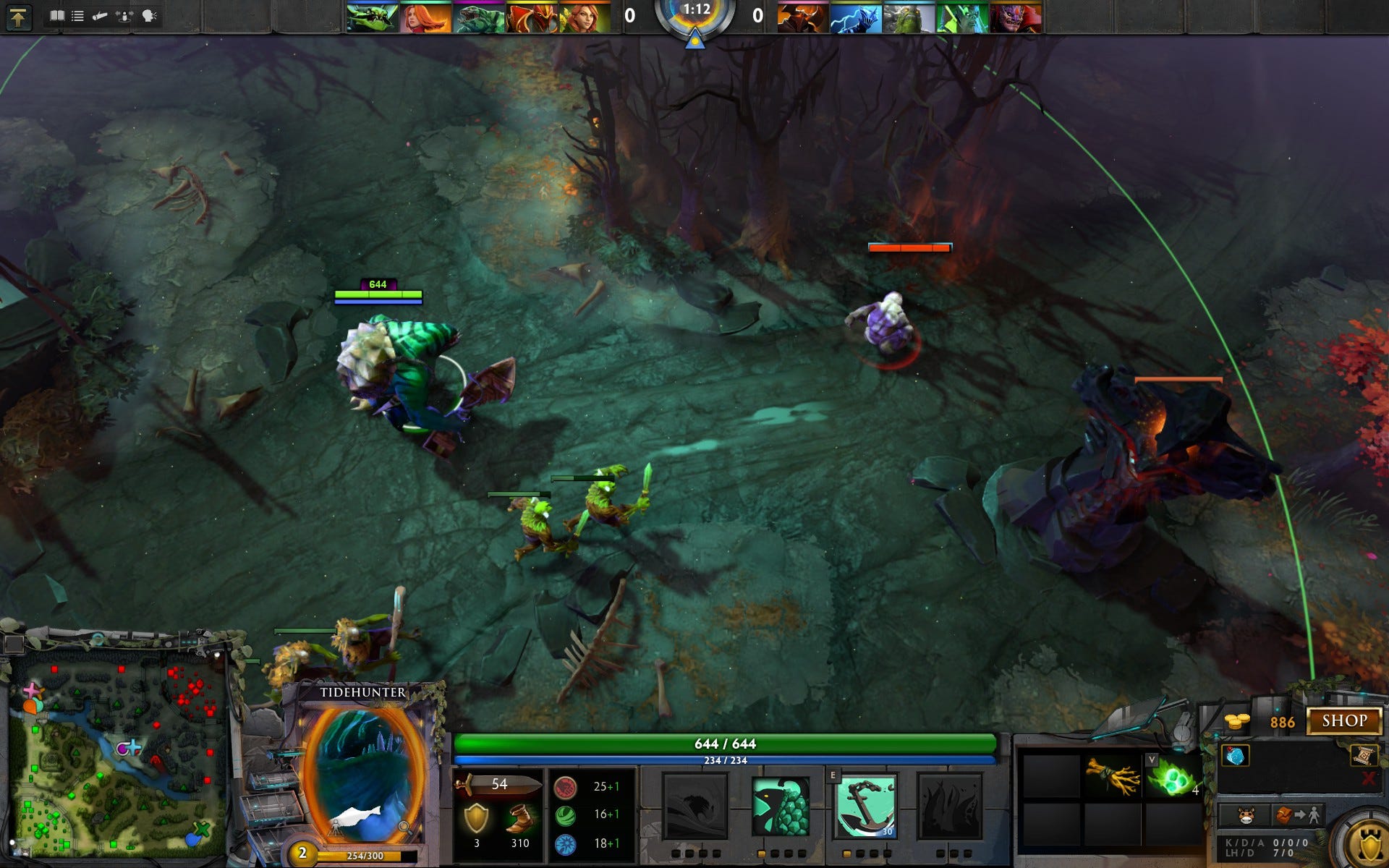Select the Tidehunter hero portrait
The image size is (1389, 868).
tap(363, 774)
